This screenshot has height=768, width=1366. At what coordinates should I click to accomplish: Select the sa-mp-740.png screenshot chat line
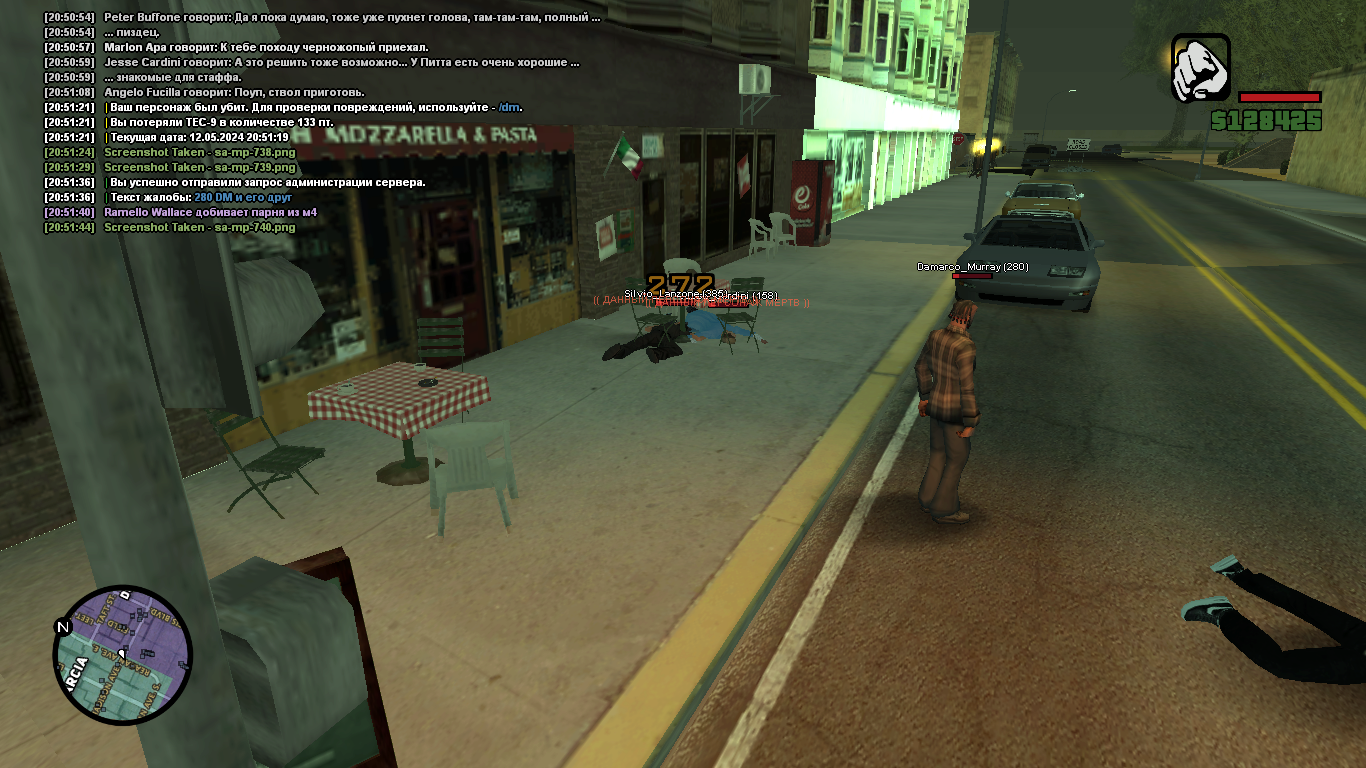pos(200,228)
